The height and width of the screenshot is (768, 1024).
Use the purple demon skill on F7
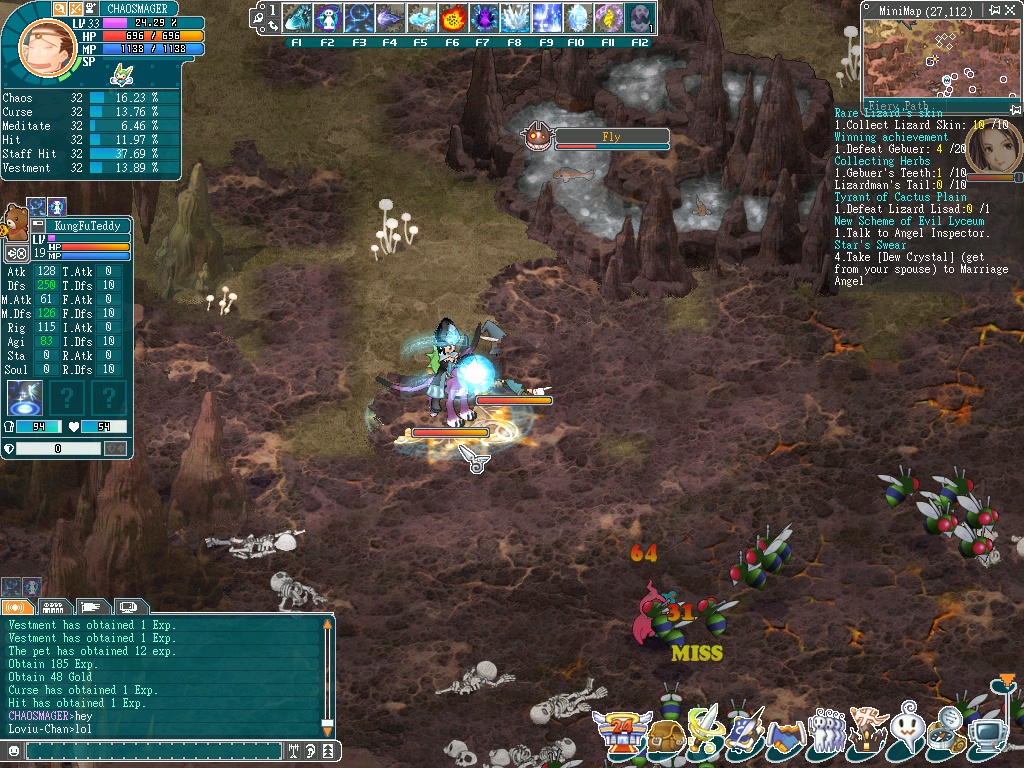(x=483, y=18)
